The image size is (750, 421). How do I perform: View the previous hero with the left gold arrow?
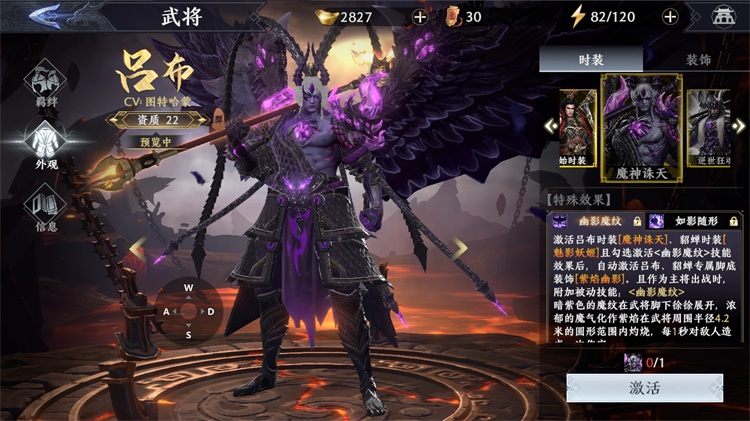click(x=137, y=246)
